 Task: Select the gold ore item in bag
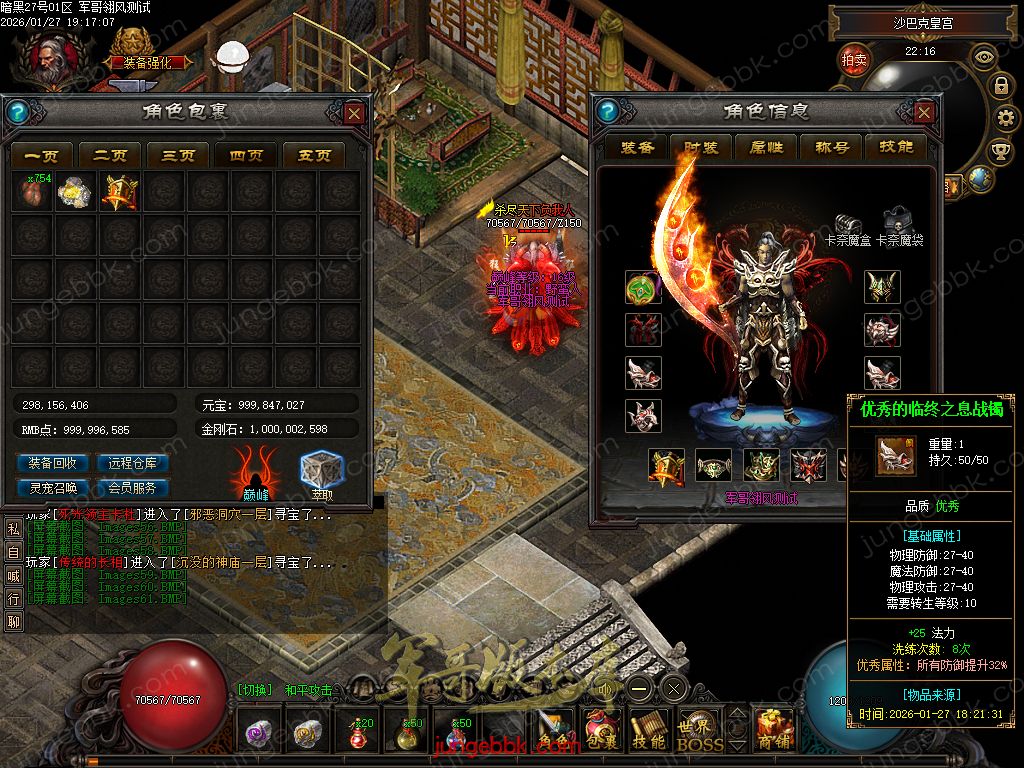[76, 191]
